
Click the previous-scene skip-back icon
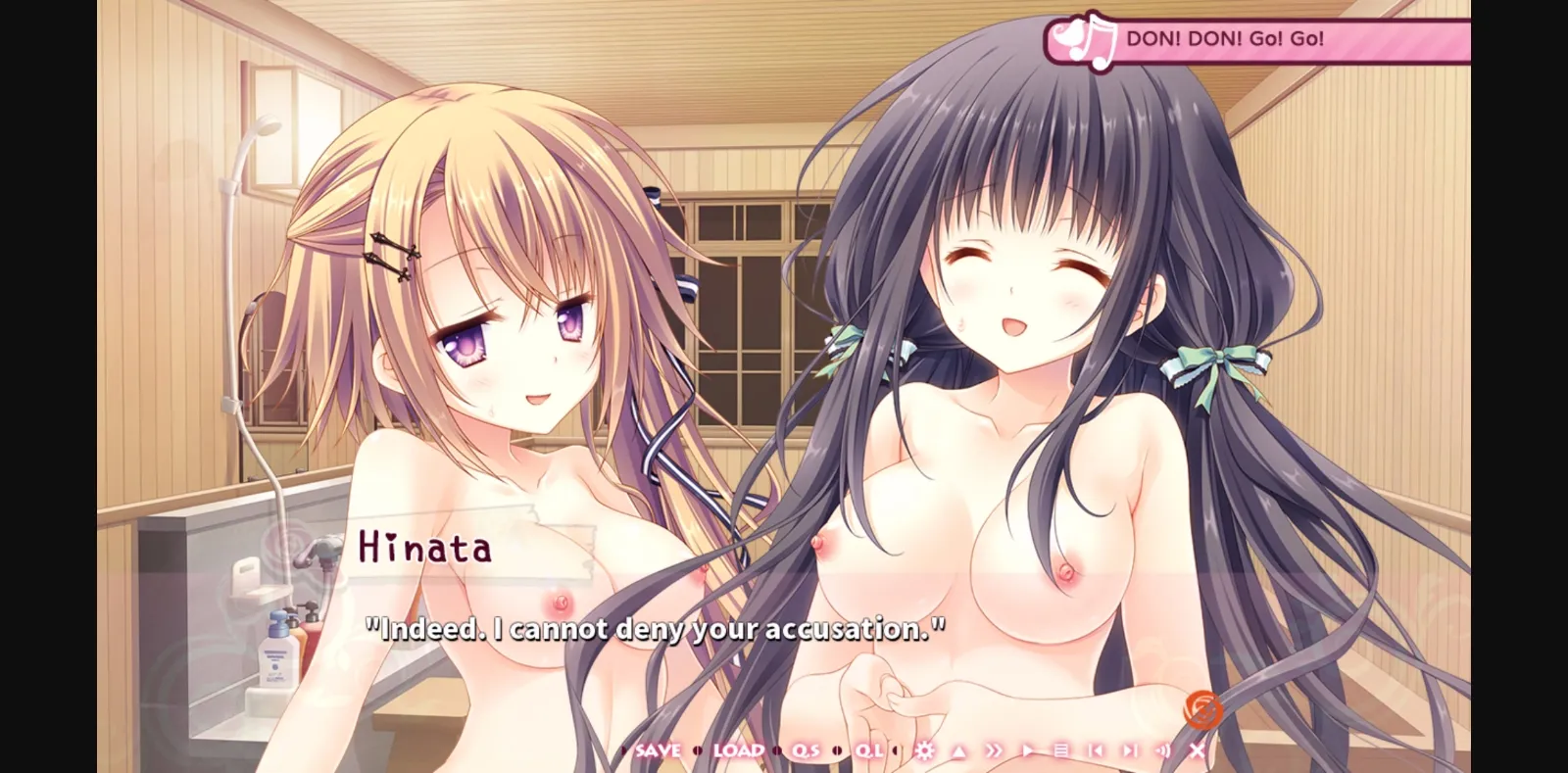[x=1098, y=750]
